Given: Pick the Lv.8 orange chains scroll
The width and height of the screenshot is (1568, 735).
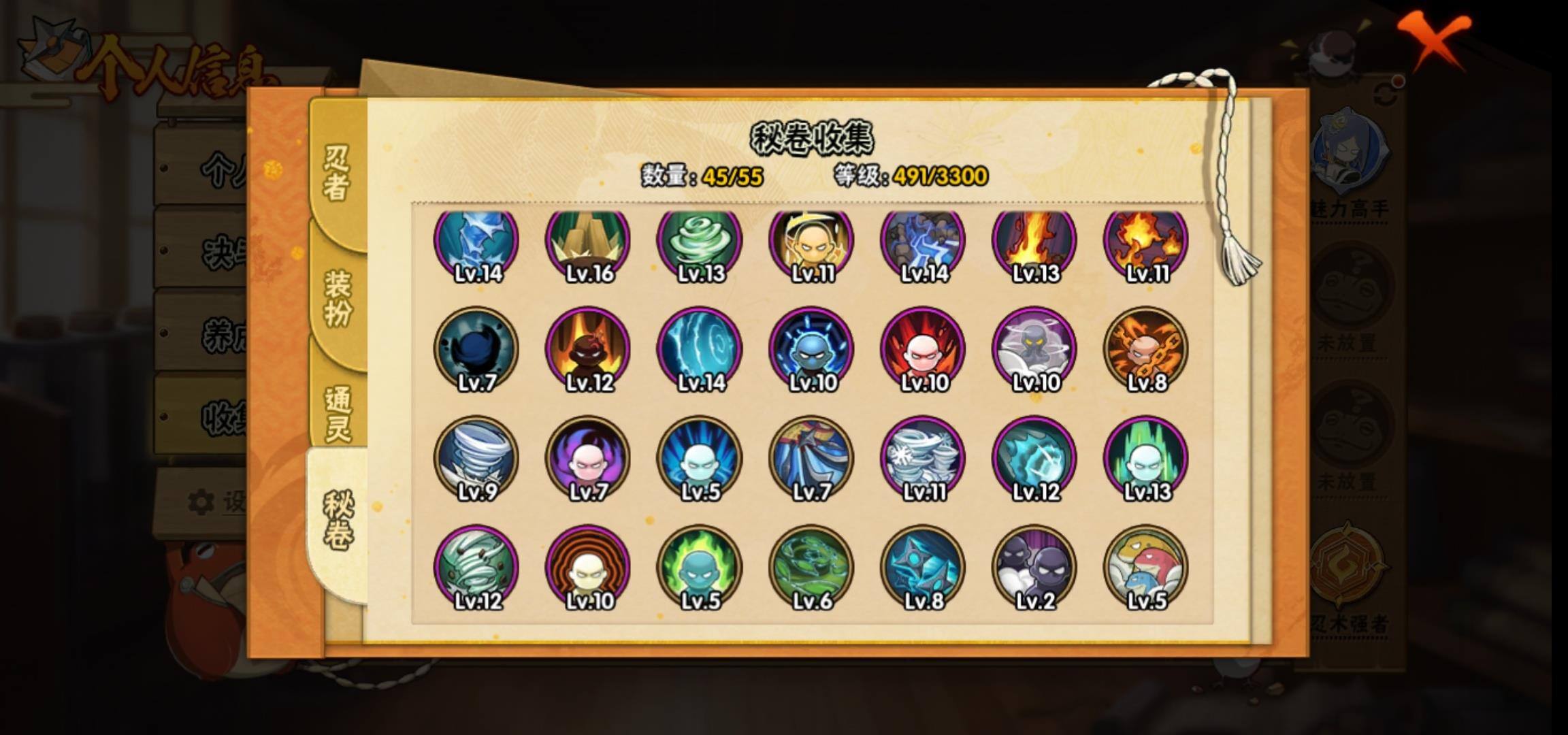Looking at the screenshot, I should point(1146,350).
